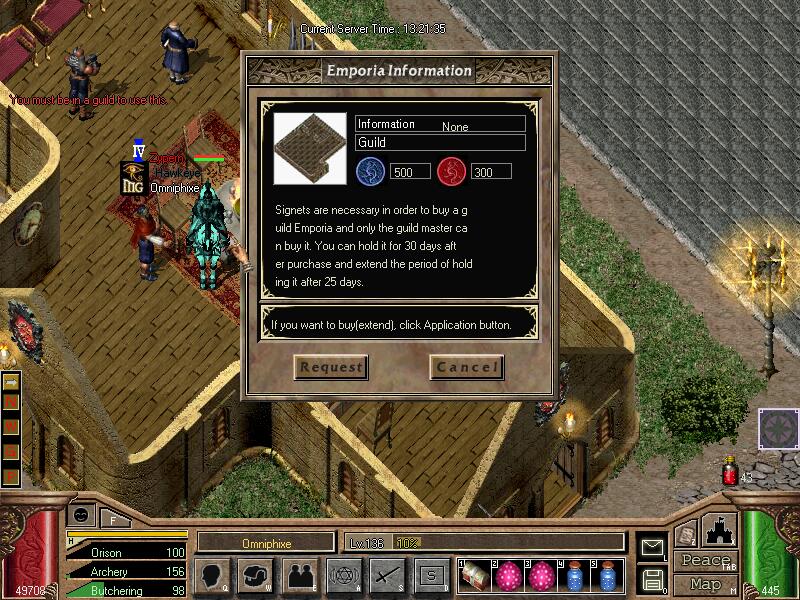Open the scroll document icon
The image size is (800, 600).
pos(685,536)
